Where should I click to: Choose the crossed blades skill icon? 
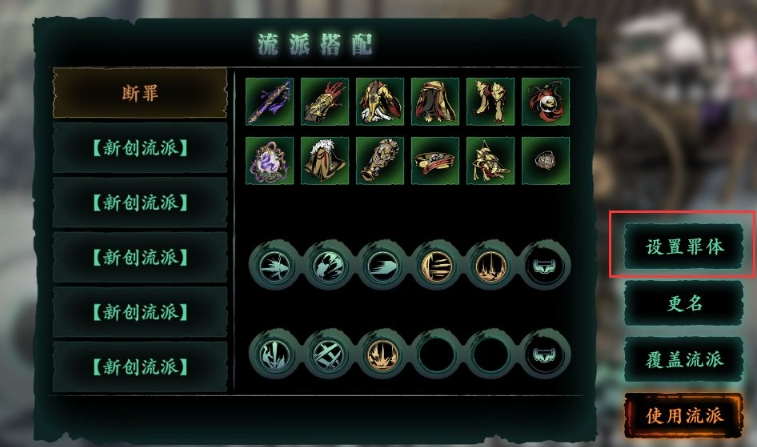point(325,353)
